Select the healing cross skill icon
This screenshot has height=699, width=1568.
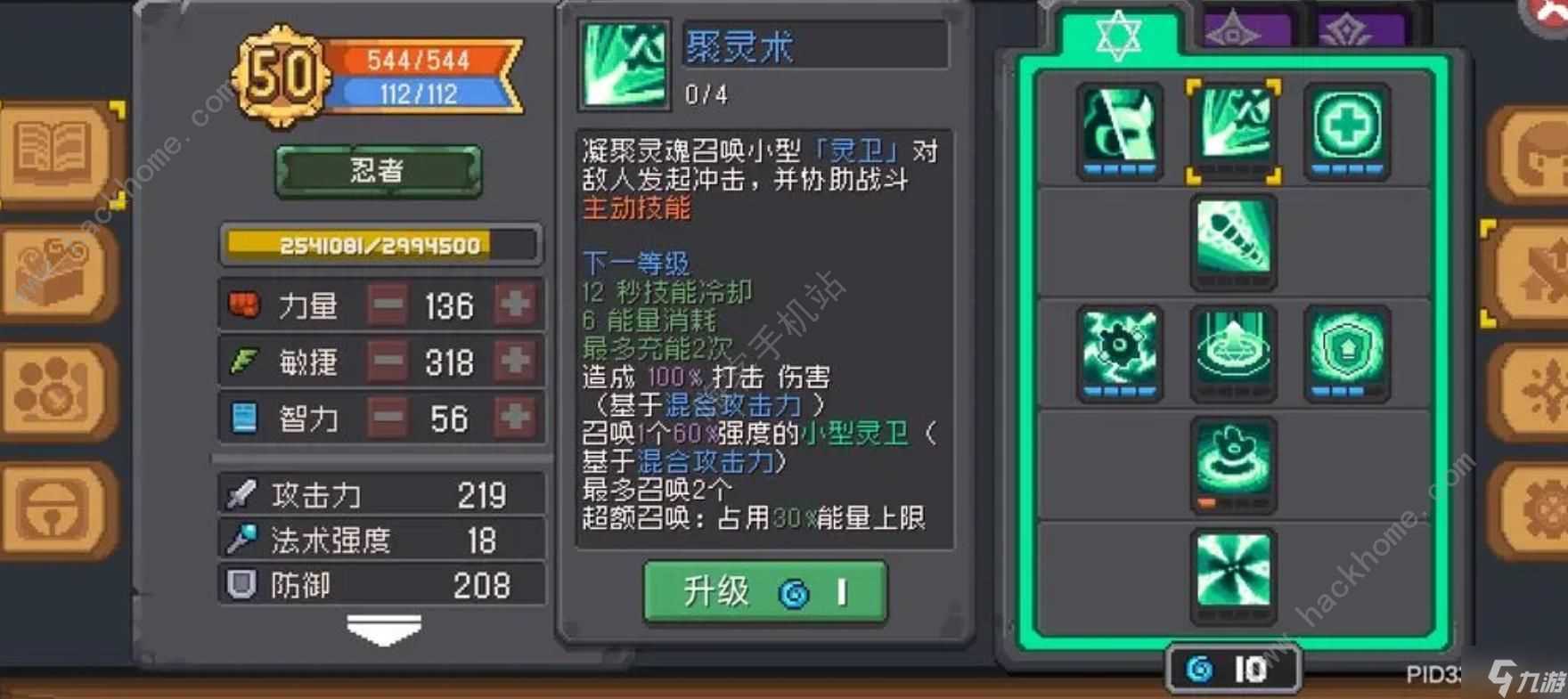(x=1345, y=129)
